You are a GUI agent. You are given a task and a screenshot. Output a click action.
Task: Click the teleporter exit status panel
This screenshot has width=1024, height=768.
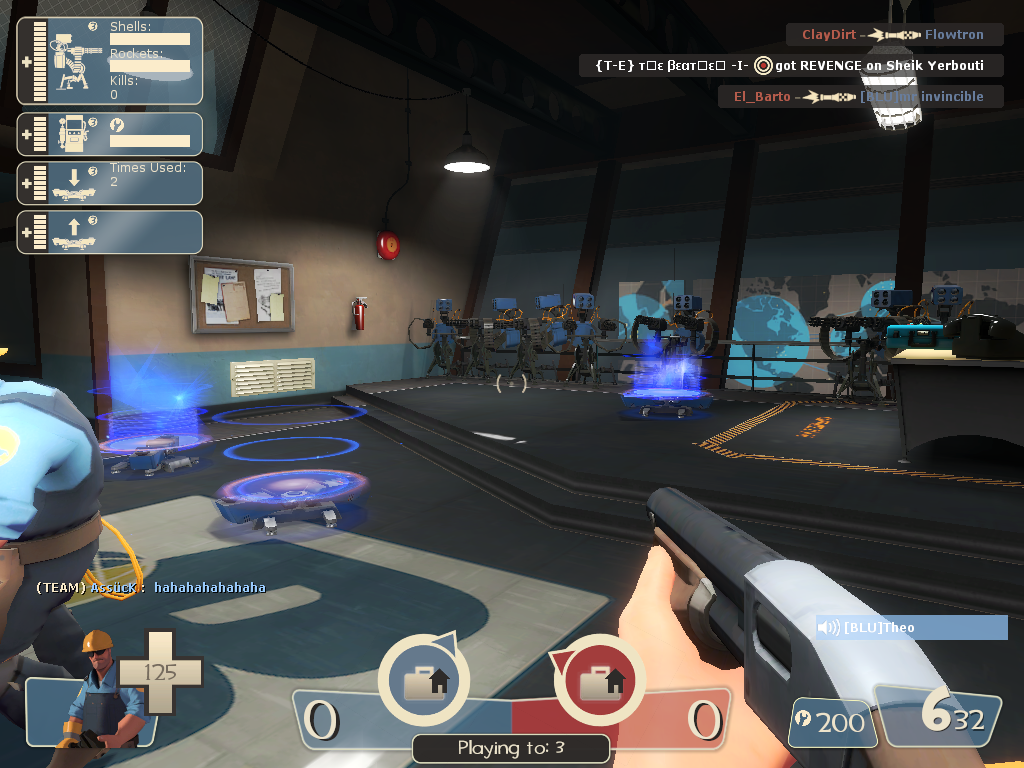pos(110,232)
